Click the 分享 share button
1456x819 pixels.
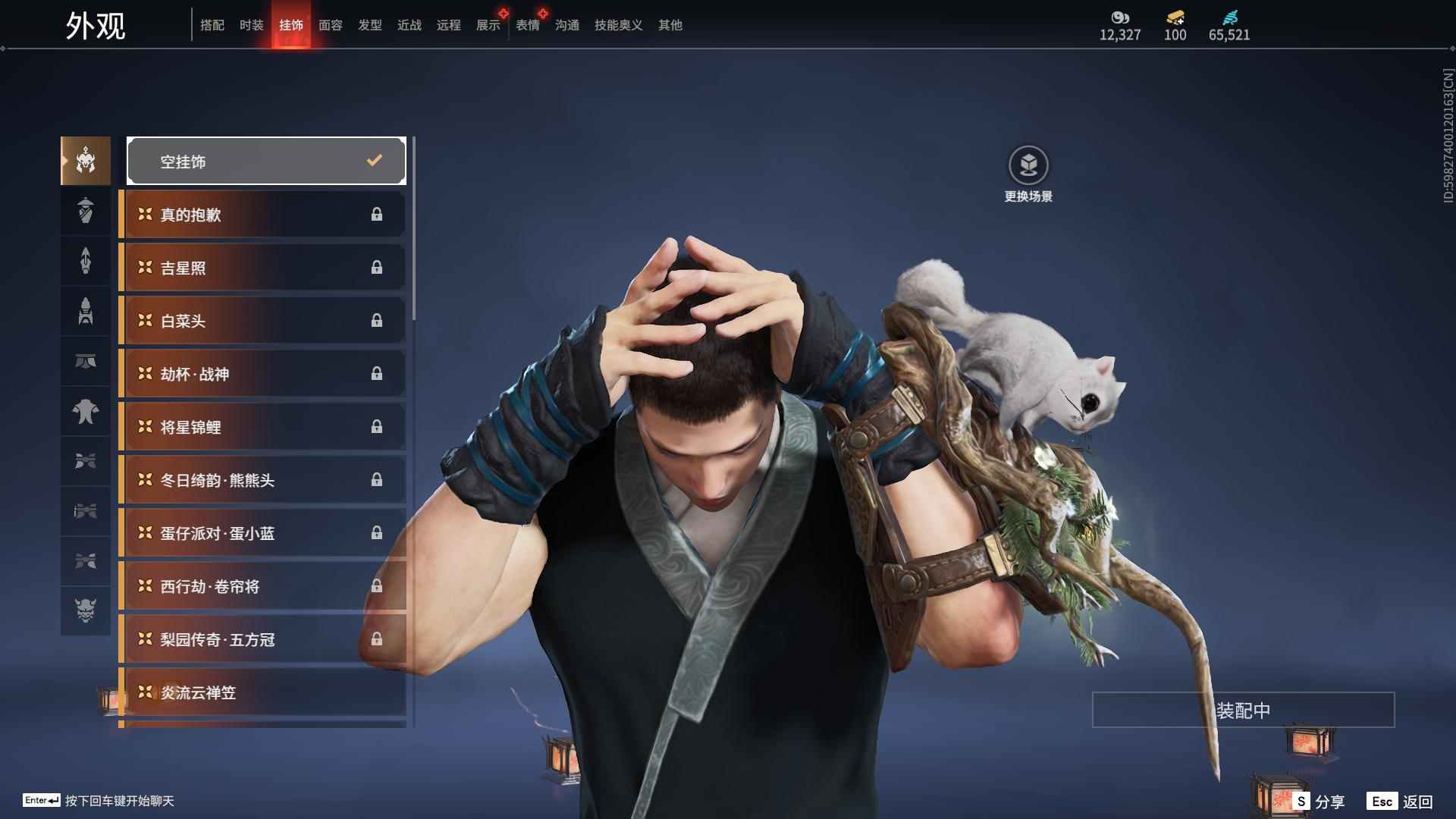[1319, 802]
